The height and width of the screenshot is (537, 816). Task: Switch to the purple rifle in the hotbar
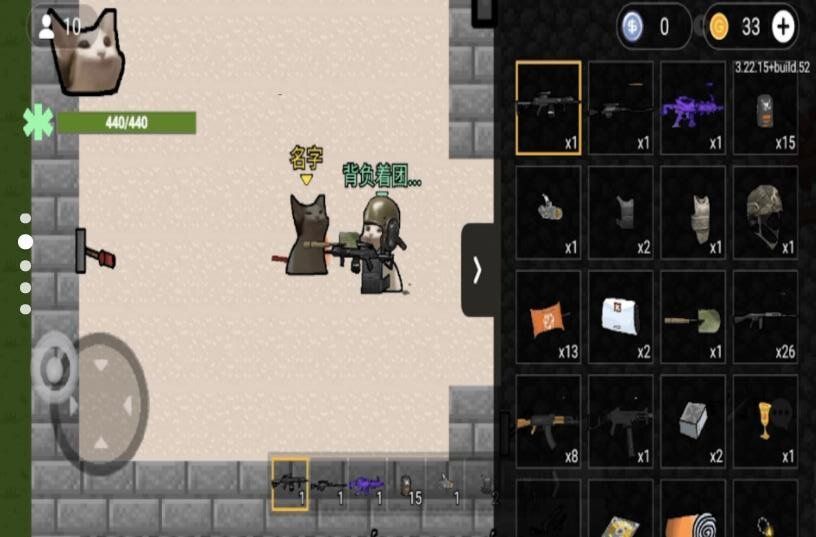click(x=367, y=484)
